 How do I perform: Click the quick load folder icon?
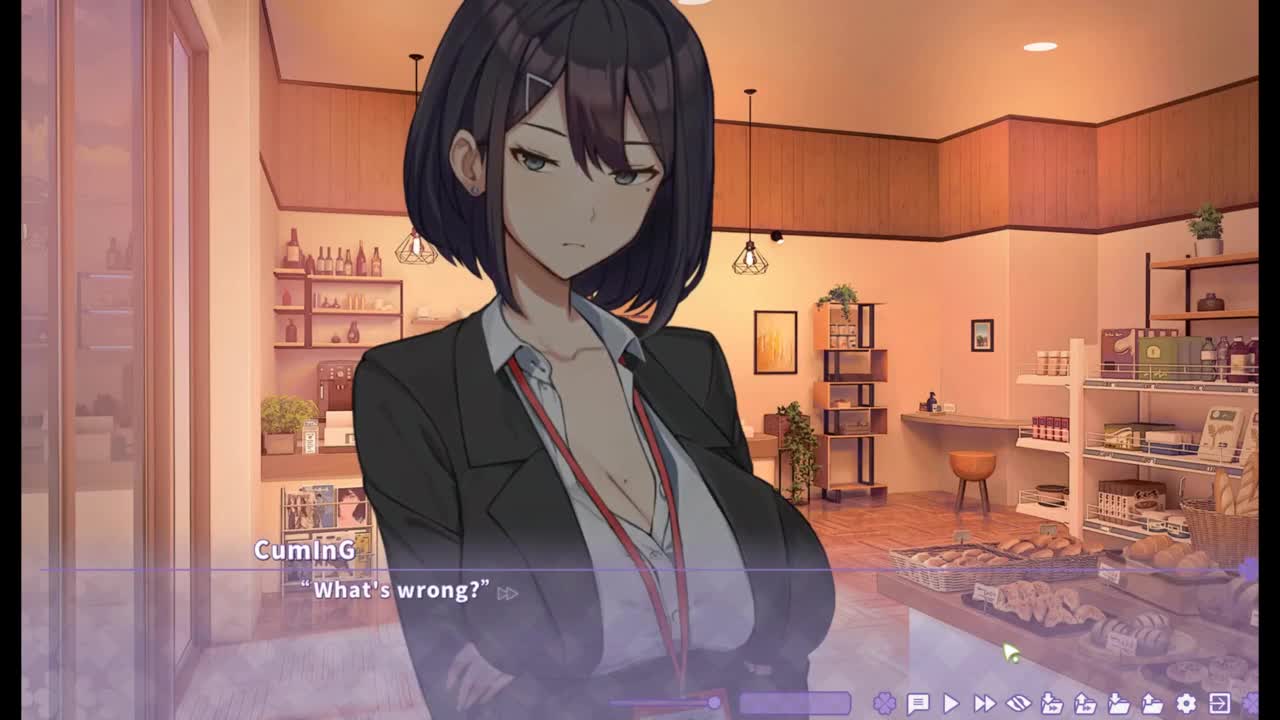pyautogui.click(x=1085, y=704)
